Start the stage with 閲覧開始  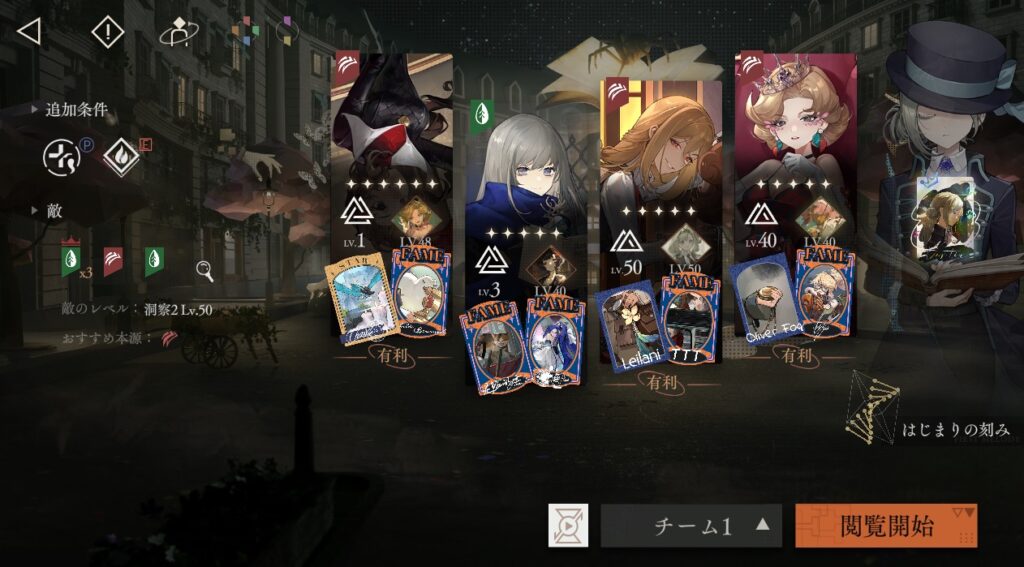click(886, 525)
